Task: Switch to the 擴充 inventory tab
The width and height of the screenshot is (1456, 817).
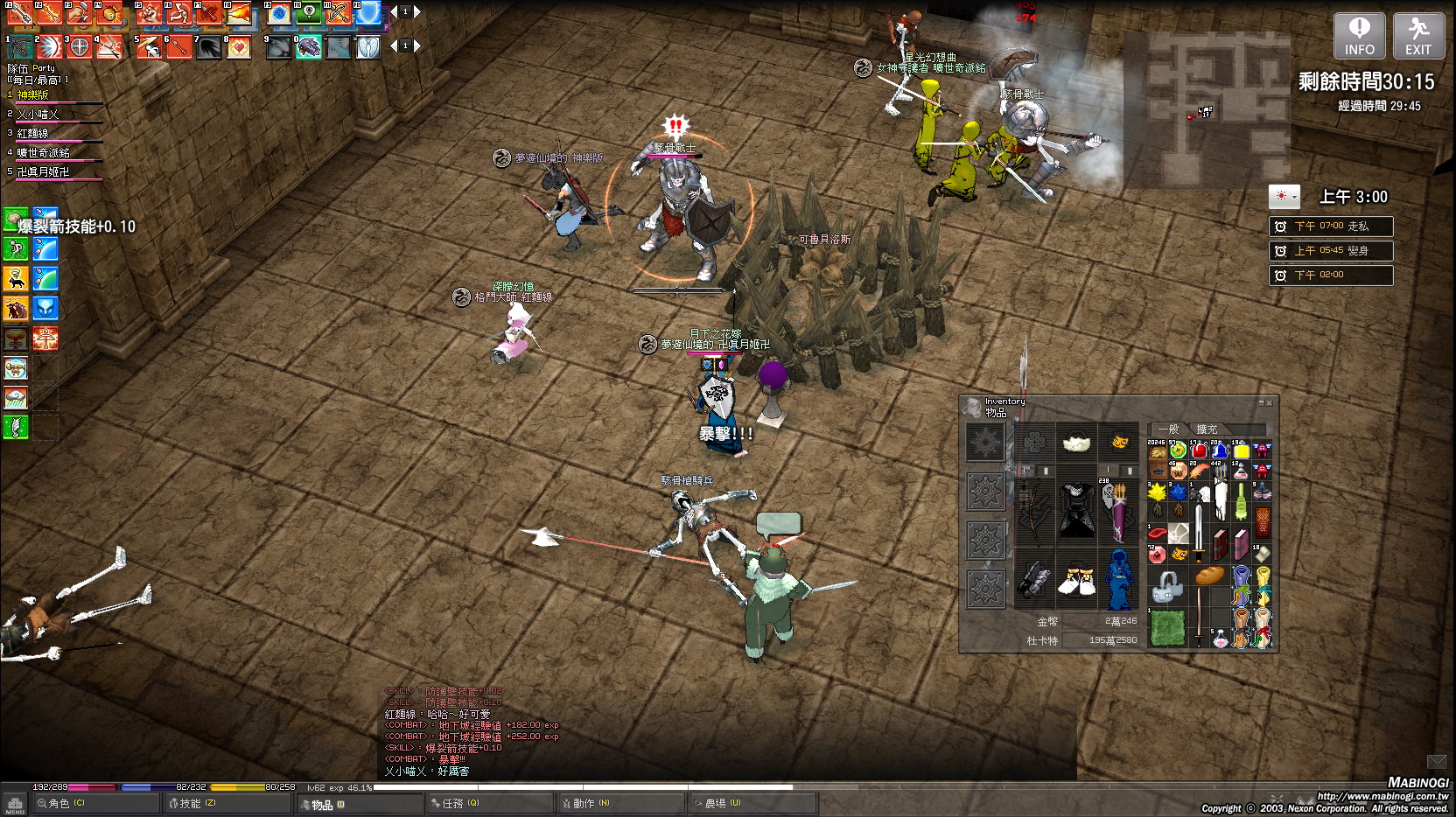Action: click(x=1207, y=429)
